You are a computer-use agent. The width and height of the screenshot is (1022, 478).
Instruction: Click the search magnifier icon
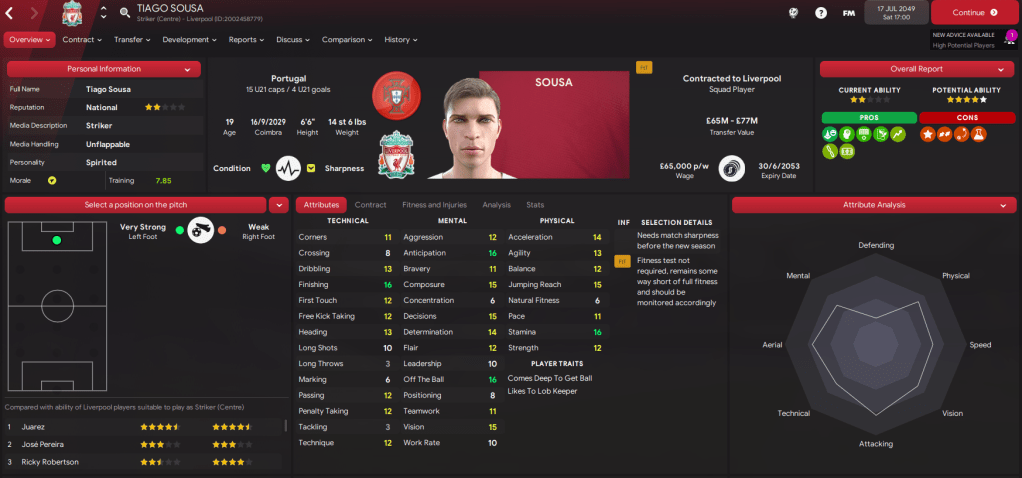pos(125,13)
